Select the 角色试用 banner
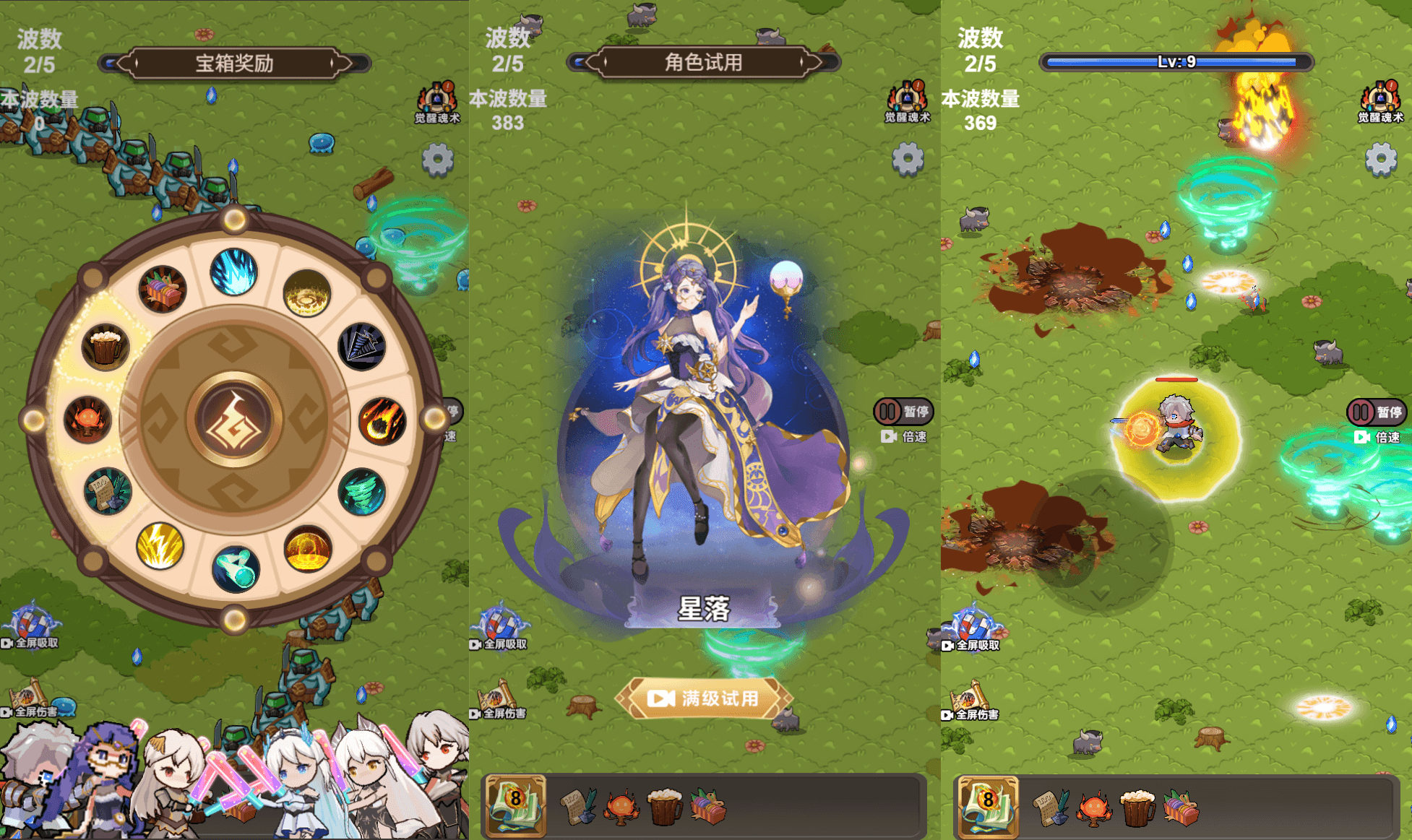Viewport: 1412px width, 840px height. [x=702, y=61]
